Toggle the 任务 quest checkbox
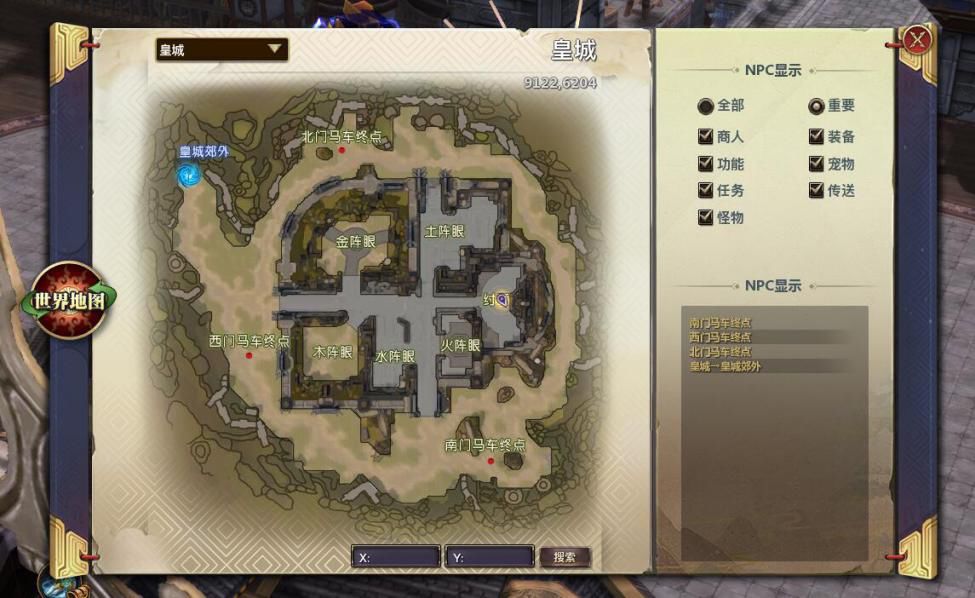This screenshot has width=975, height=598. (706, 191)
